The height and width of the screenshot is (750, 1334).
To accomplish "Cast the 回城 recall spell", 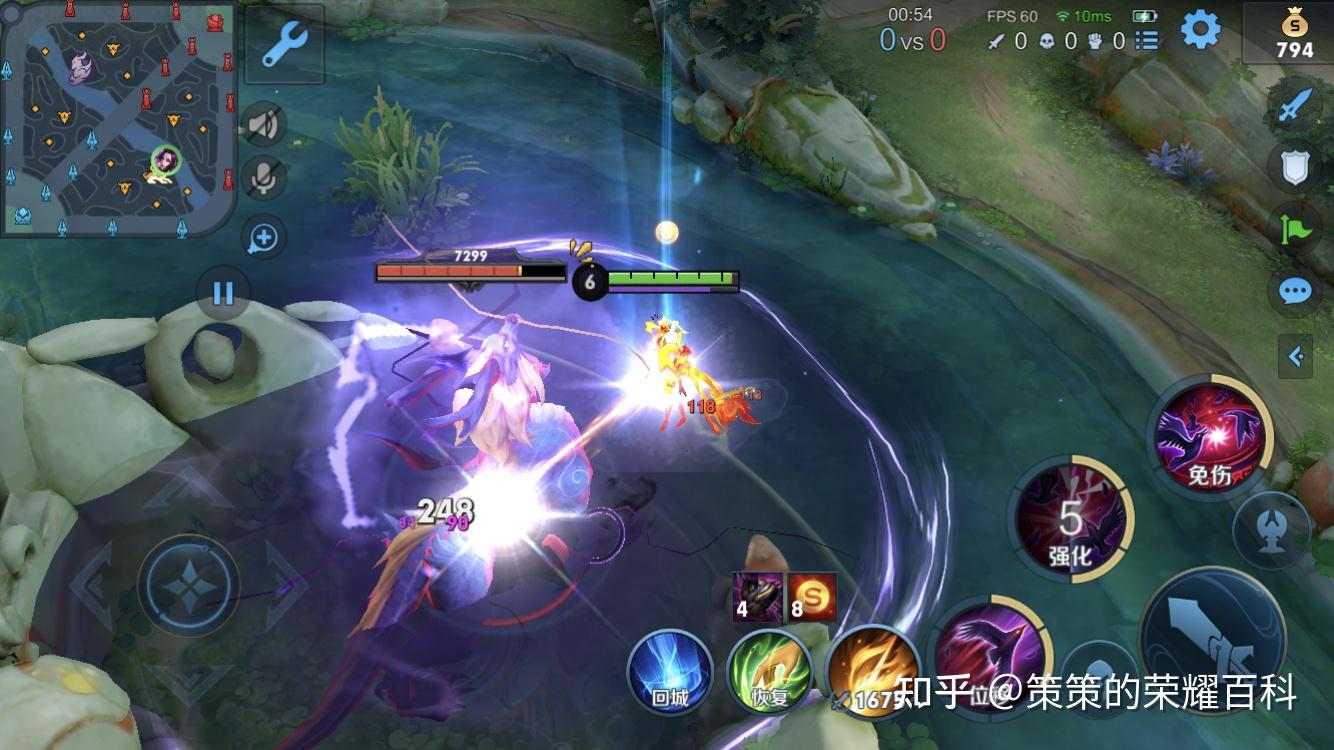I will (670, 670).
